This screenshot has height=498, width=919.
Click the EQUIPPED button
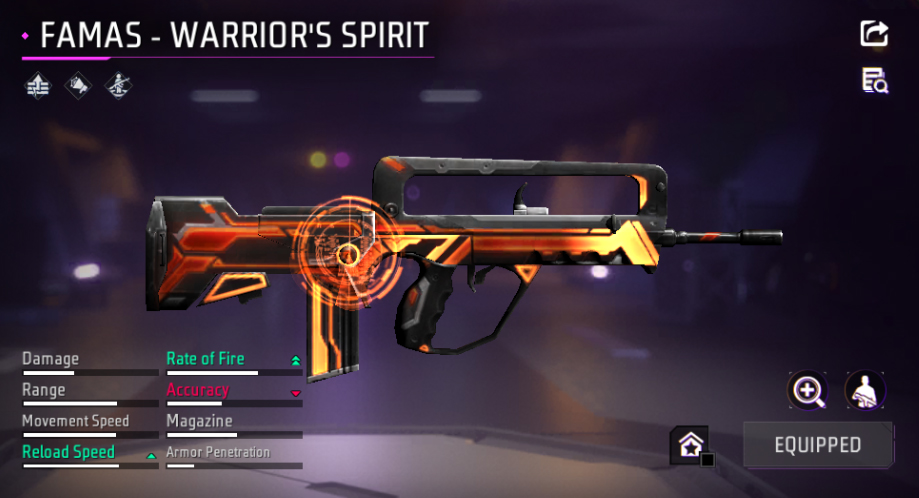tap(817, 445)
